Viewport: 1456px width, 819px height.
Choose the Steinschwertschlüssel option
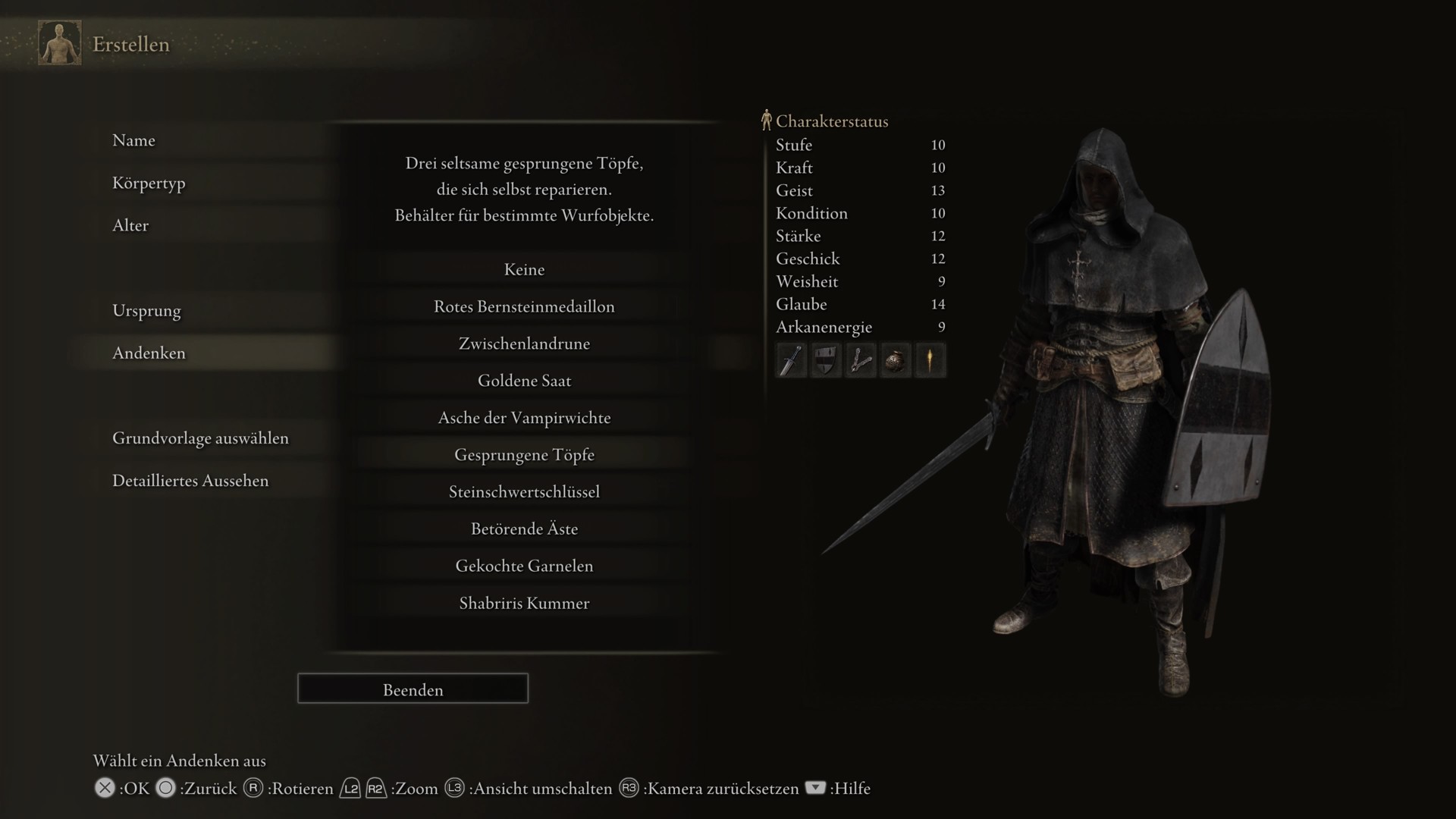[524, 492]
